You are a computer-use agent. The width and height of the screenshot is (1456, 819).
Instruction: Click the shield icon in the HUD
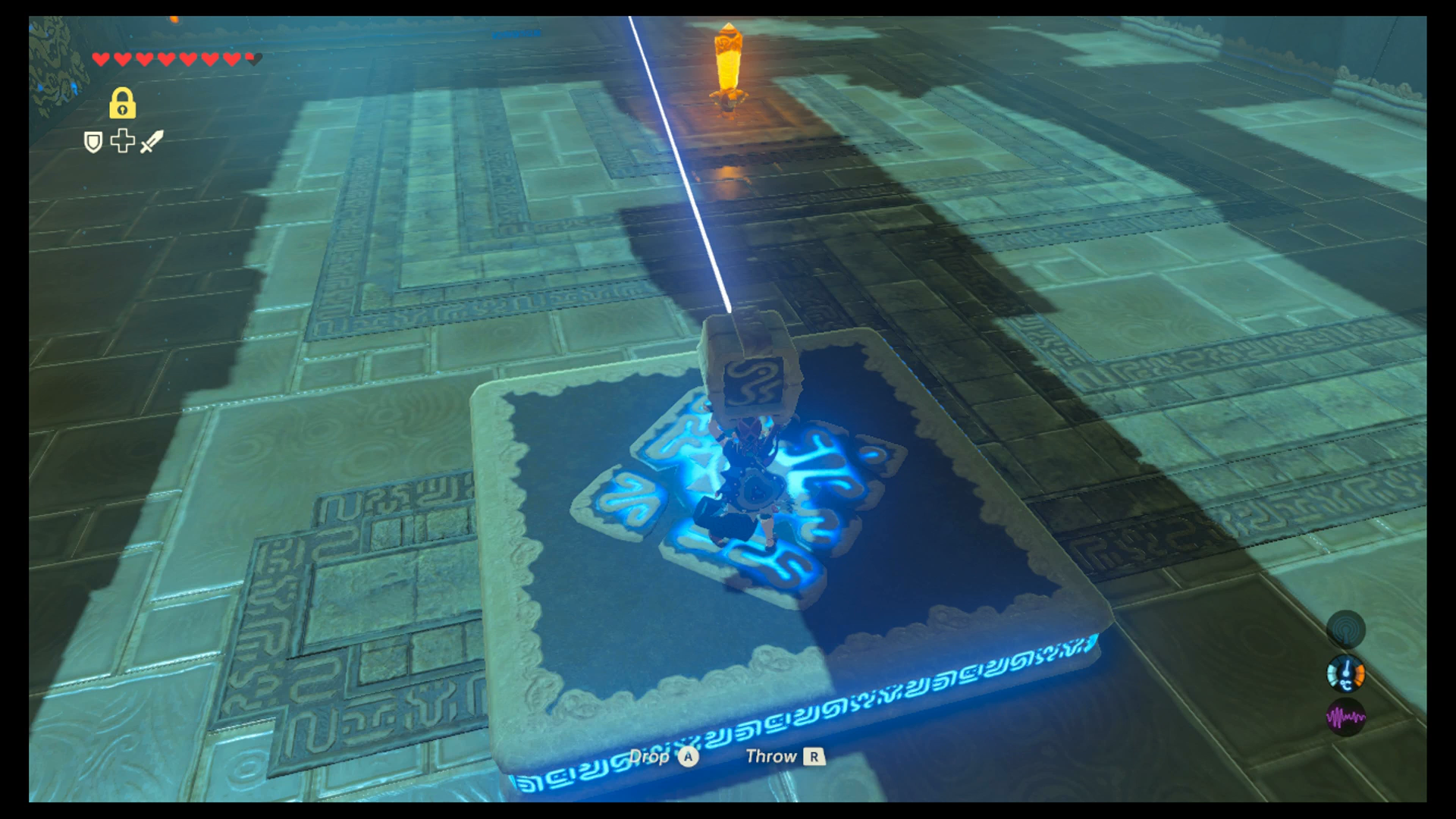93,143
